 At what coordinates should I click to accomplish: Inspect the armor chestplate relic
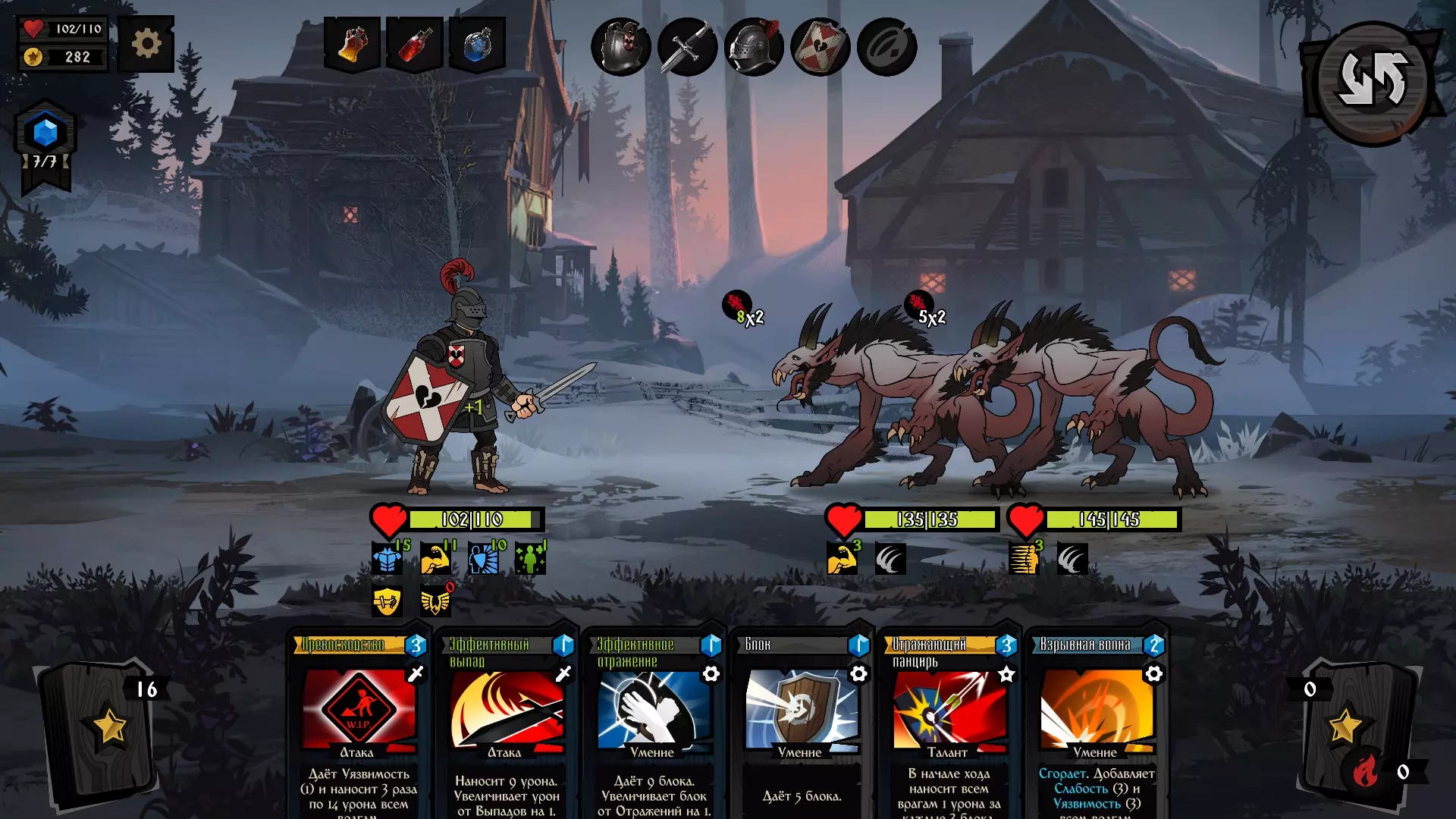coord(621,47)
